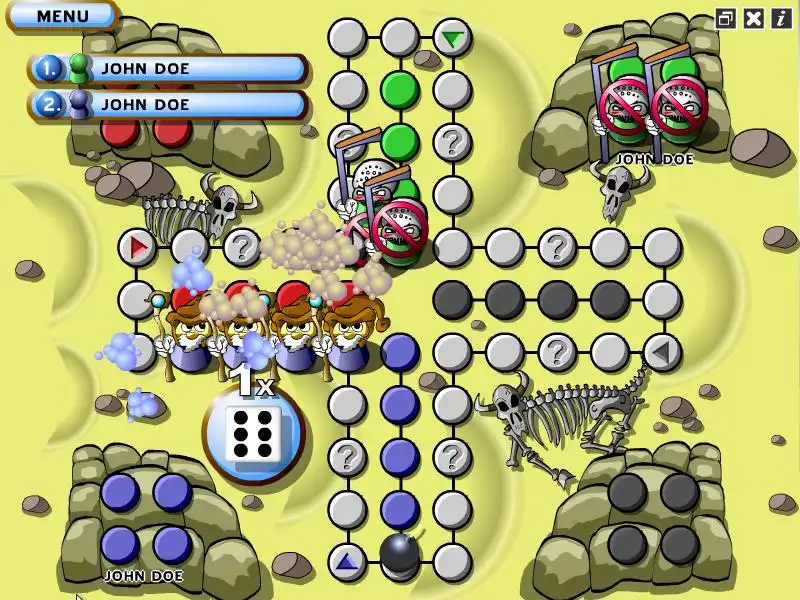Open the info button
Image resolution: width=800 pixels, height=600 pixels.
click(780, 17)
